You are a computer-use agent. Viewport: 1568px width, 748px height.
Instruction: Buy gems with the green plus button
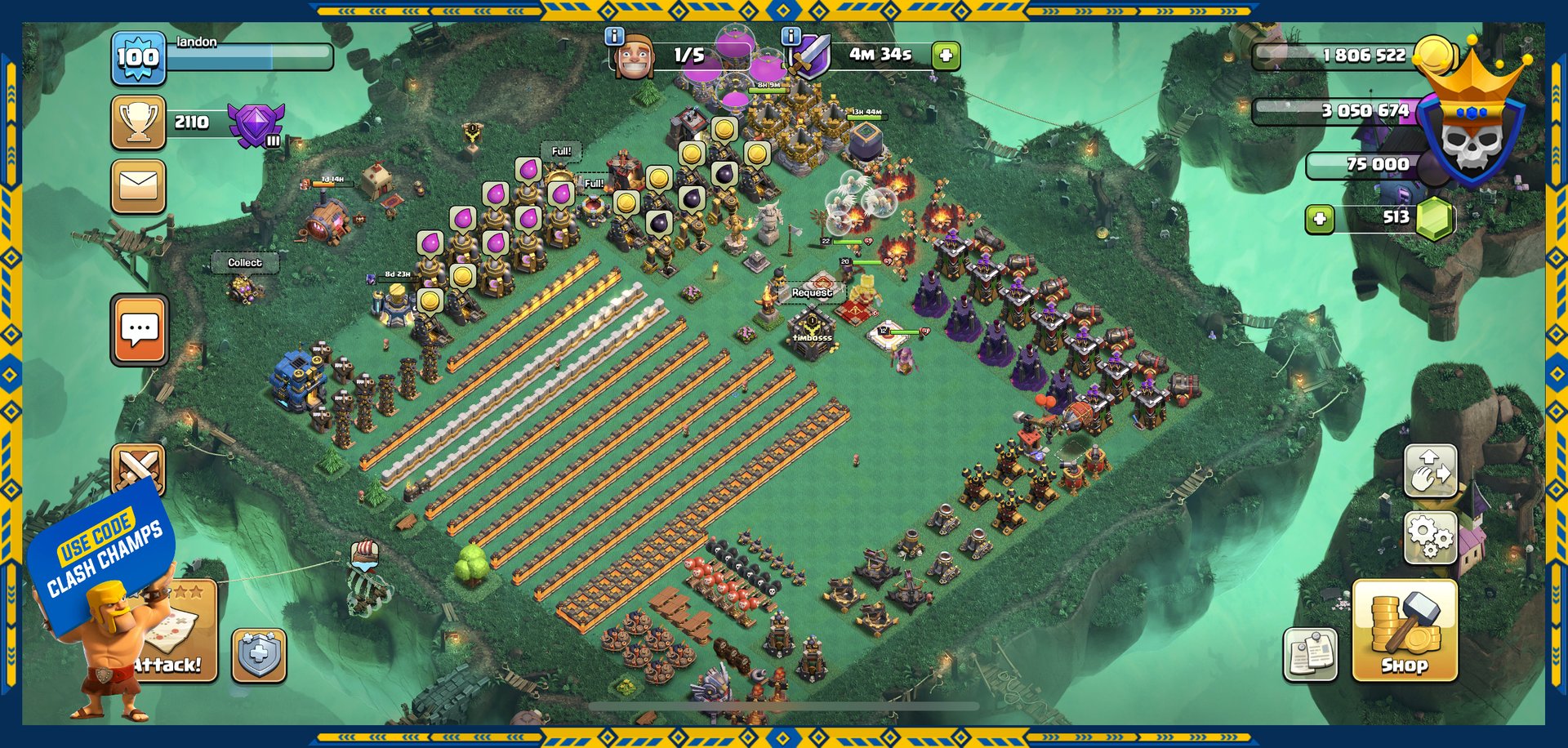1320,219
